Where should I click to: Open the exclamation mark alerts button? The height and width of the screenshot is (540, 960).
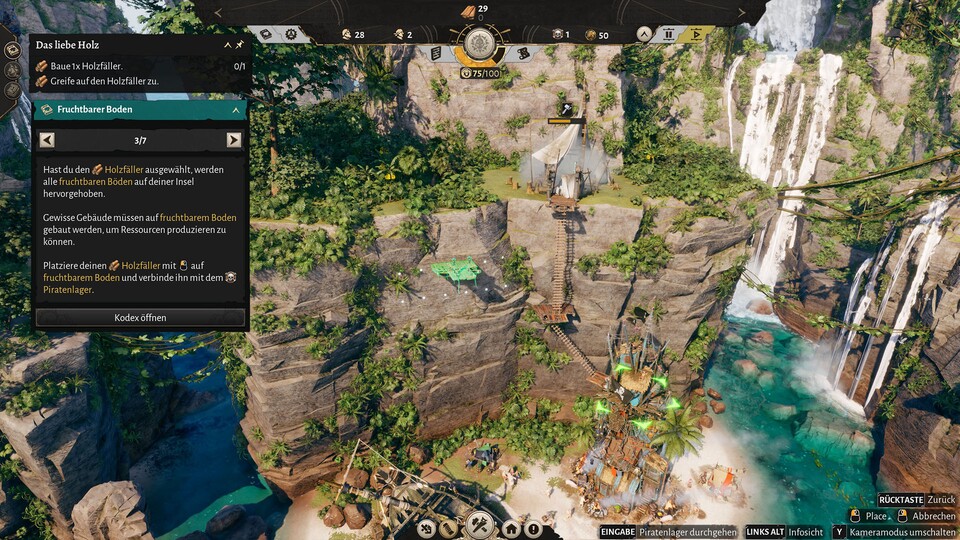[x=533, y=528]
